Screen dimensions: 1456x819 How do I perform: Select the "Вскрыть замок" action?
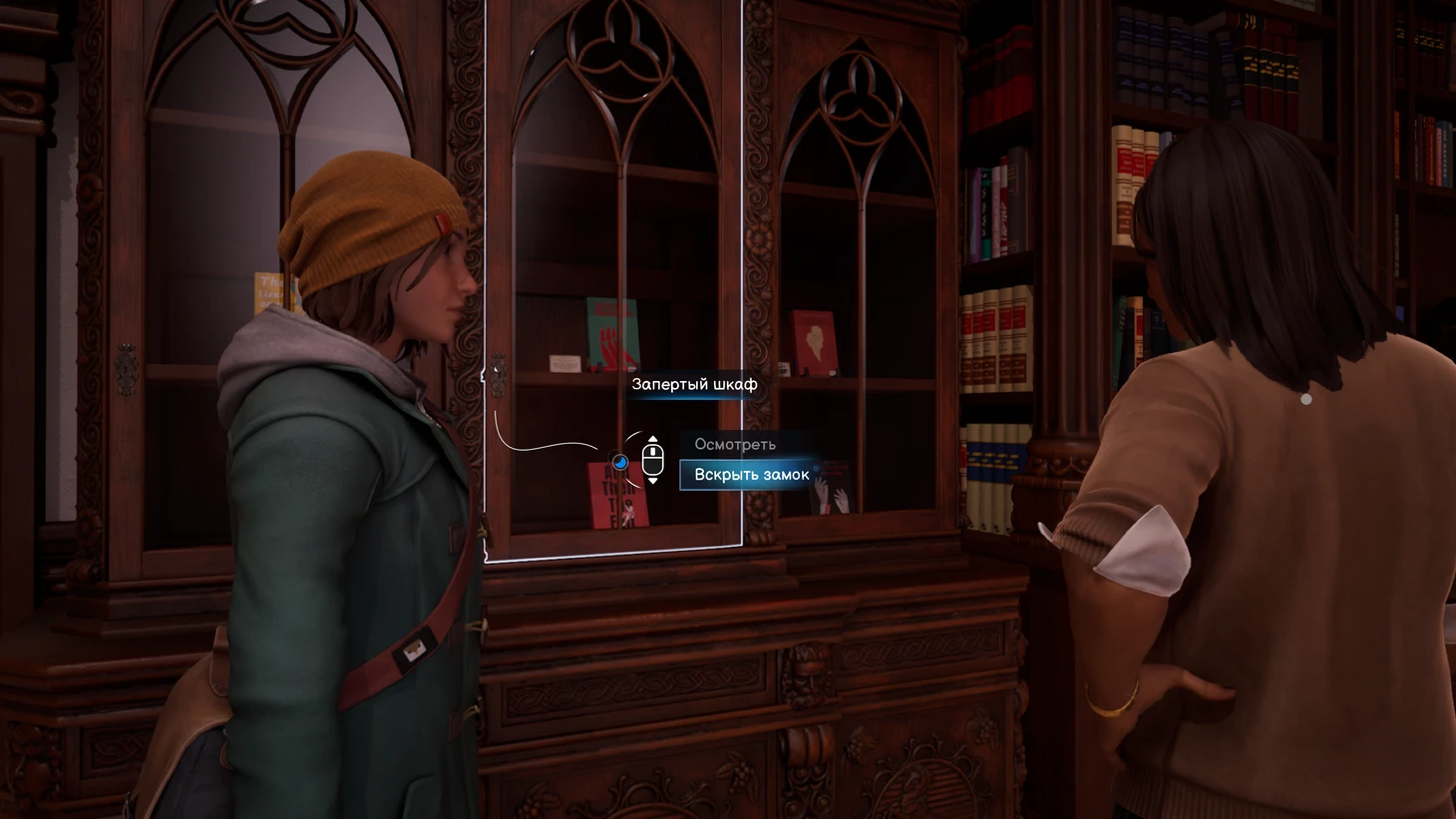tap(751, 475)
